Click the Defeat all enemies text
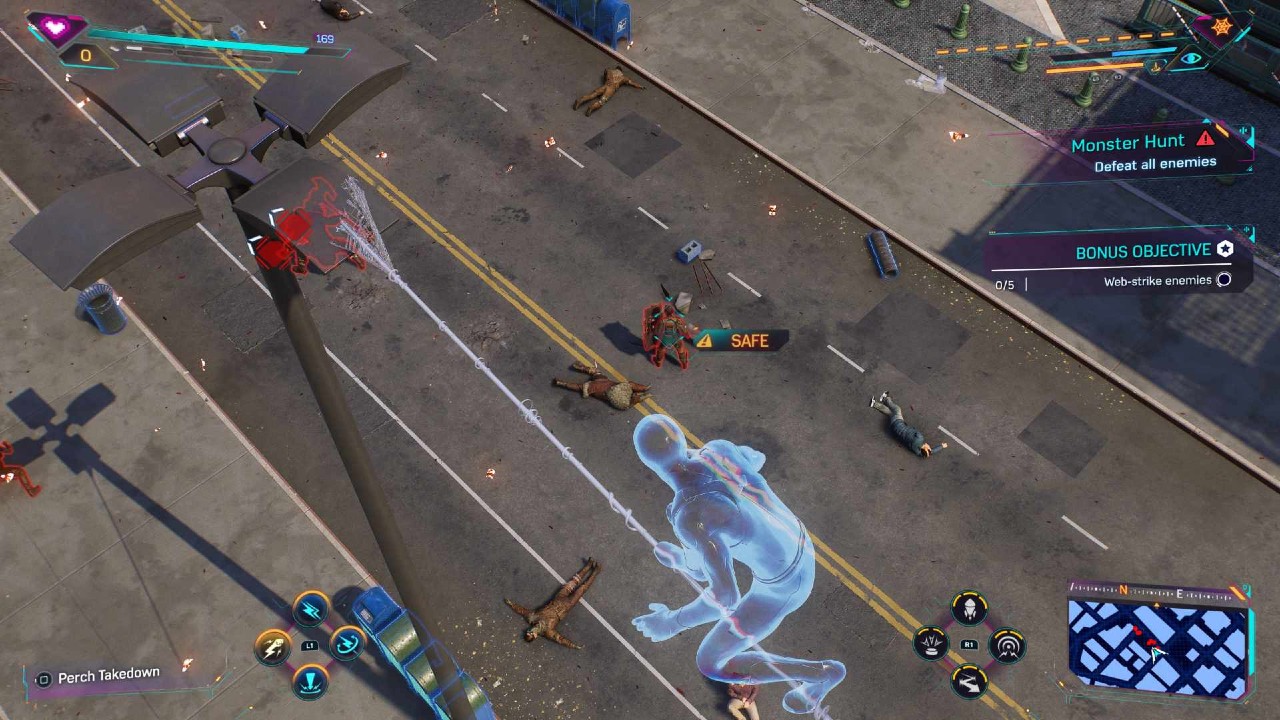1280x720 pixels. (x=1155, y=162)
